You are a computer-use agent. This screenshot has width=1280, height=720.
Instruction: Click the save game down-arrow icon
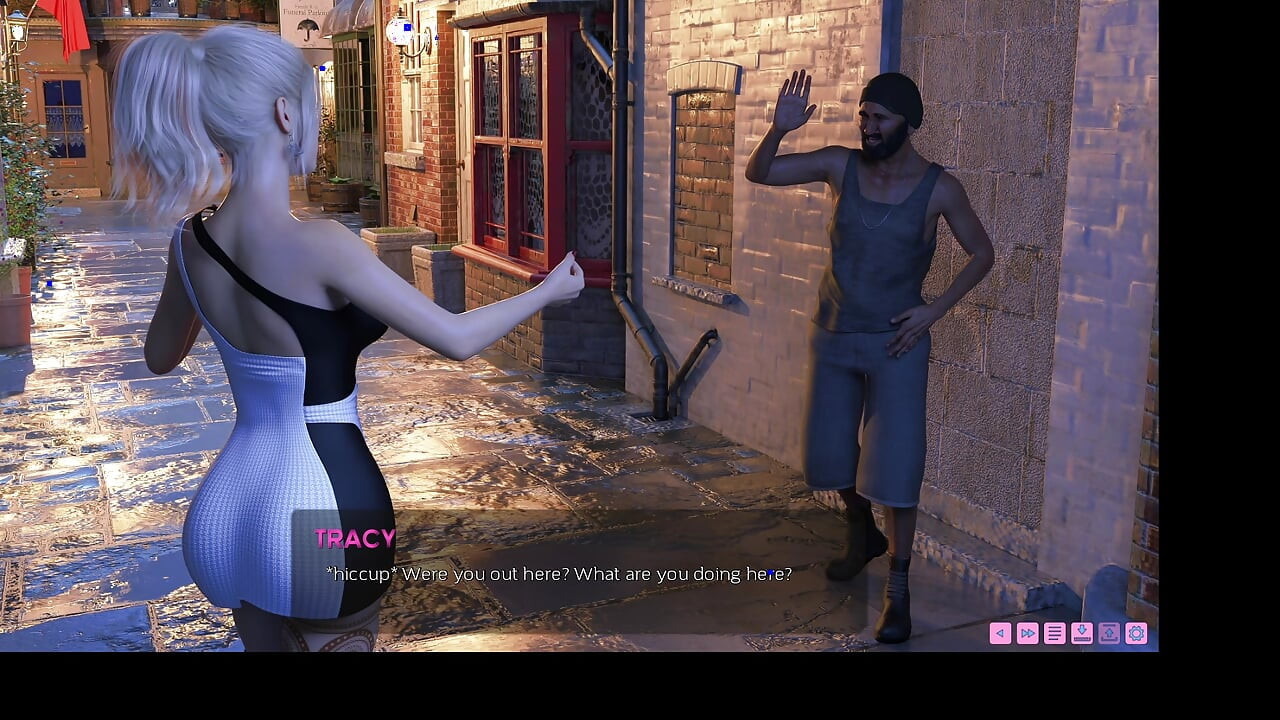pyautogui.click(x=1082, y=633)
